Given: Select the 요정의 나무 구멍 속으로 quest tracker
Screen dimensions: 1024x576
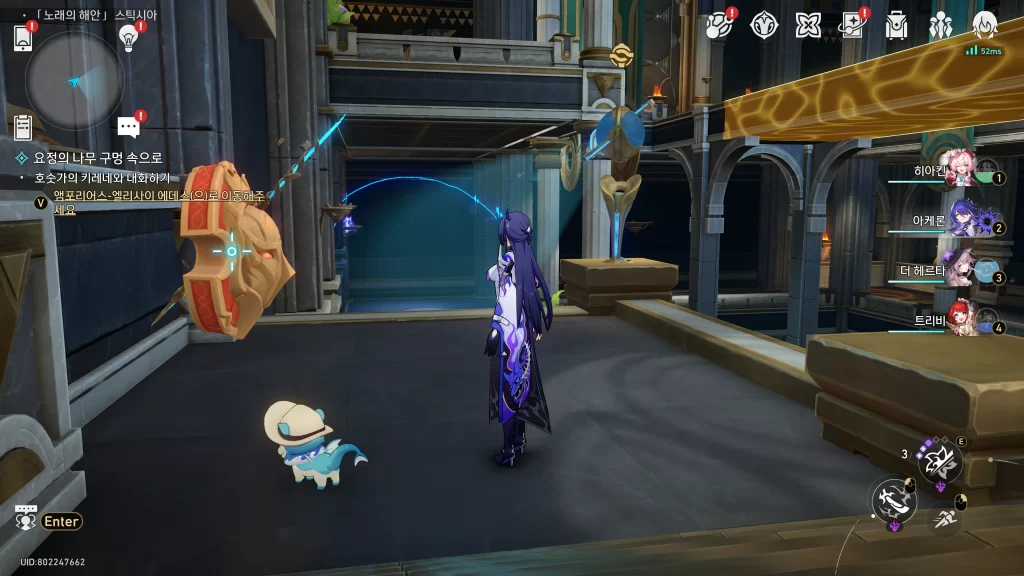Looking at the screenshot, I should point(90,158).
